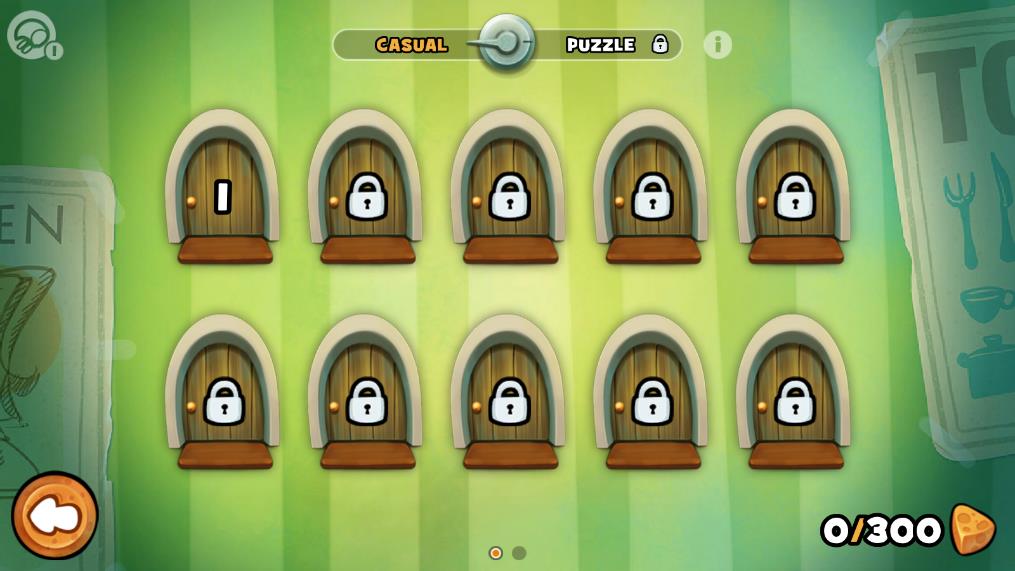Image resolution: width=1015 pixels, height=571 pixels.
Task: Select the first page indicator dot
Action: tap(495, 553)
